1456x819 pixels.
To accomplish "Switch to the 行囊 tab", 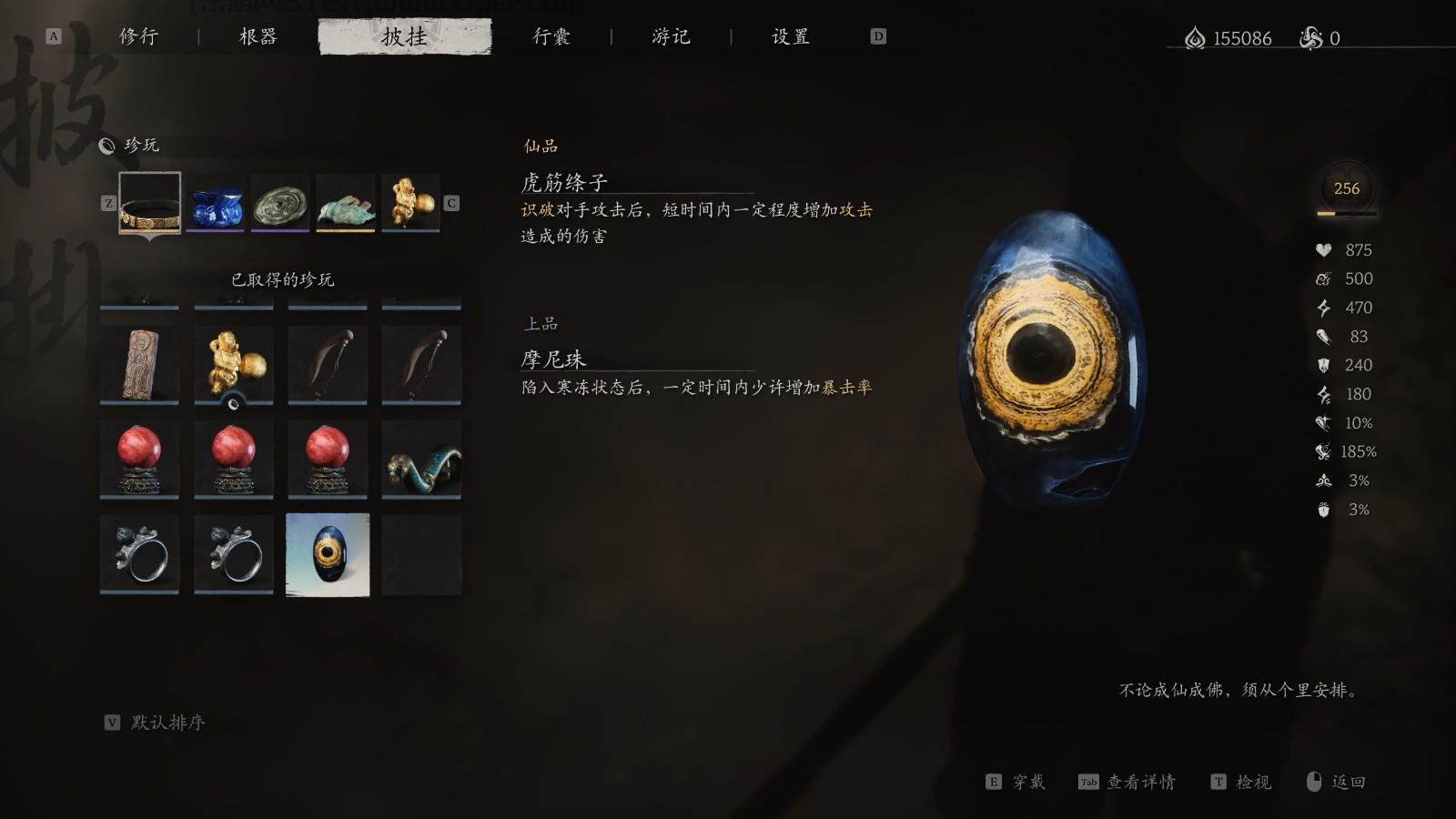I will coord(552,36).
